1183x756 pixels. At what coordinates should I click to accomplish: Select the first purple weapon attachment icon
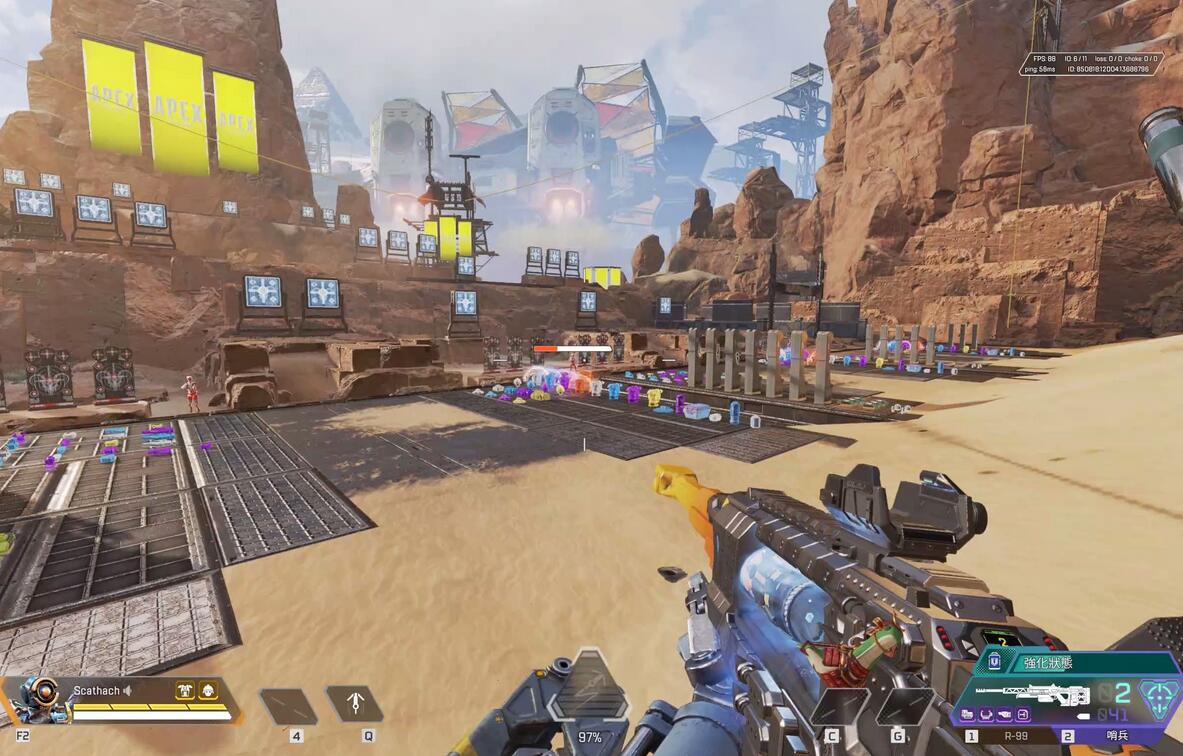click(968, 714)
